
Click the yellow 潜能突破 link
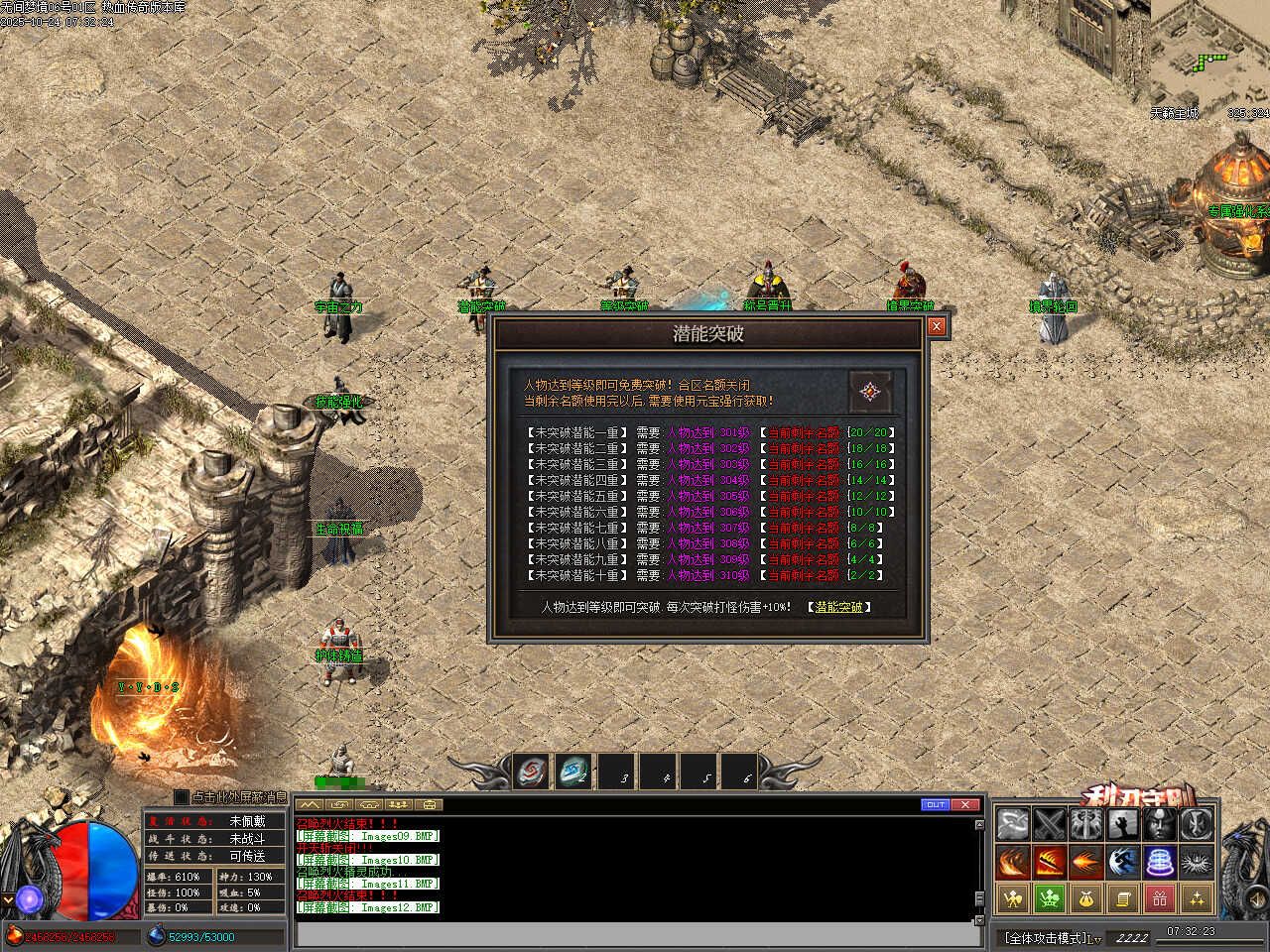[x=838, y=607]
